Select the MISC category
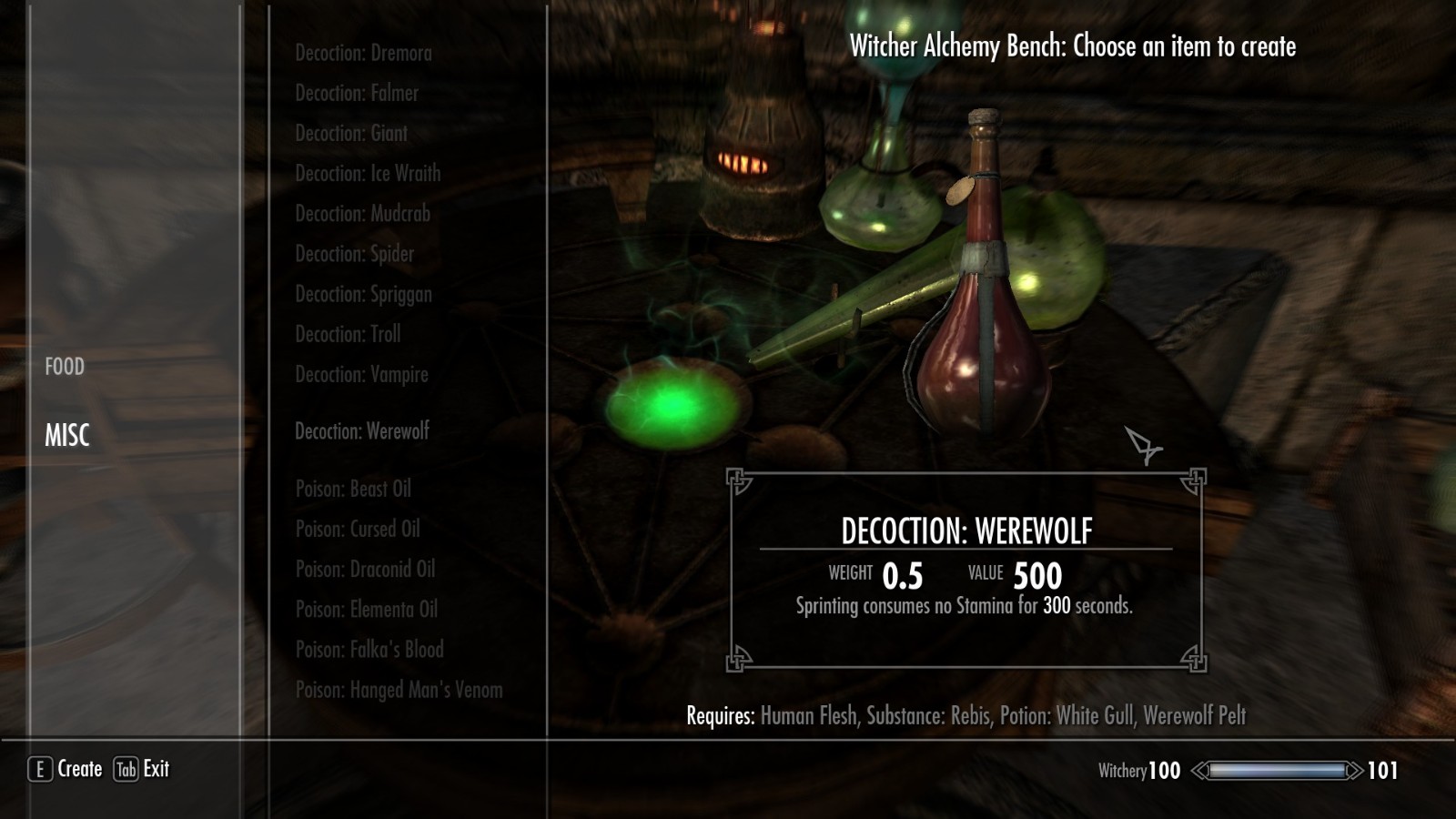Image resolution: width=1456 pixels, height=819 pixels. click(67, 436)
